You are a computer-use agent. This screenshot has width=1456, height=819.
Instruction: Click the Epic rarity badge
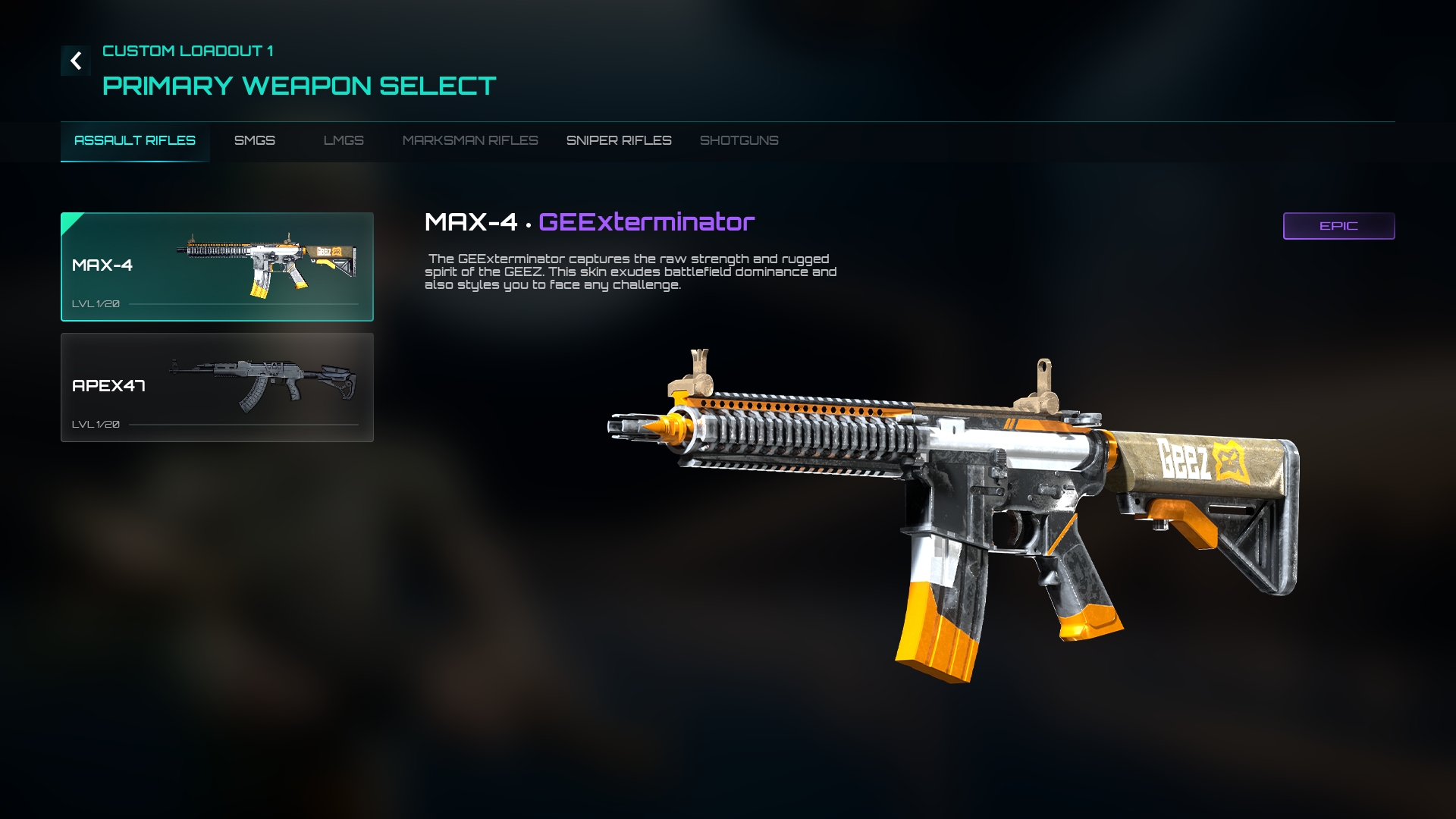(x=1338, y=226)
